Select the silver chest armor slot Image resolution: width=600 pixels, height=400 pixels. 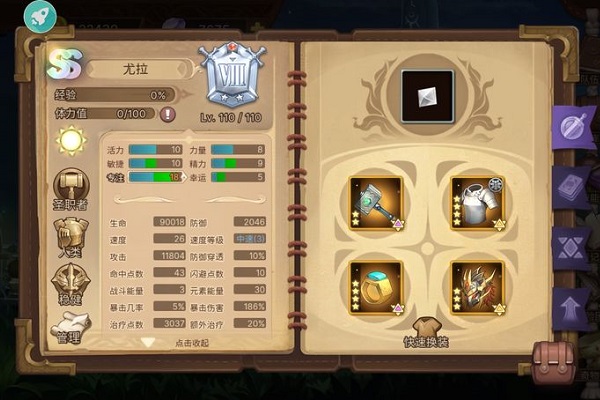point(476,202)
